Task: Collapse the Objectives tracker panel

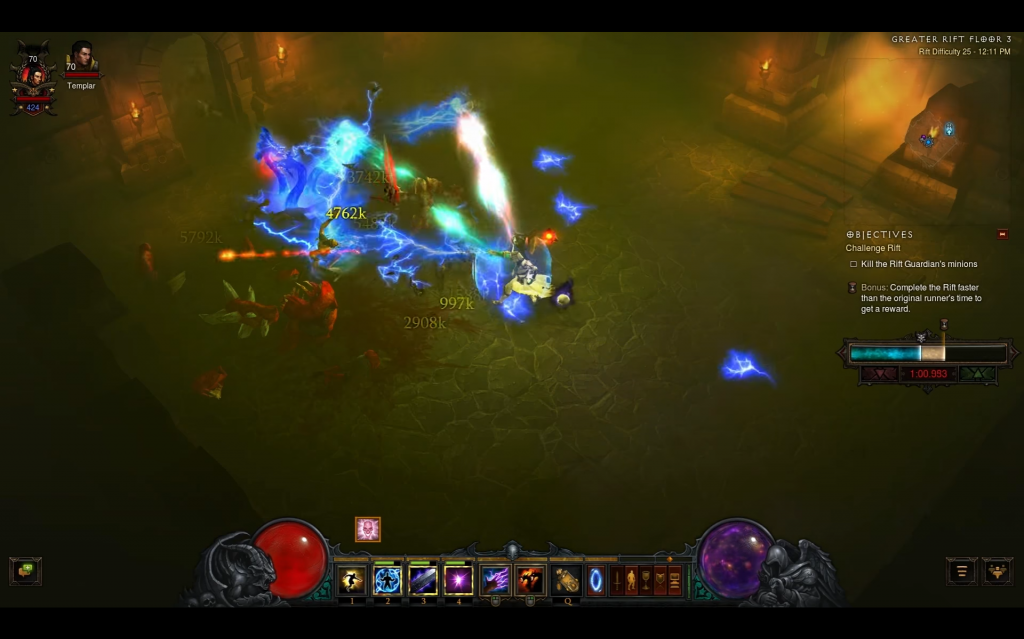Action: click(x=1002, y=234)
